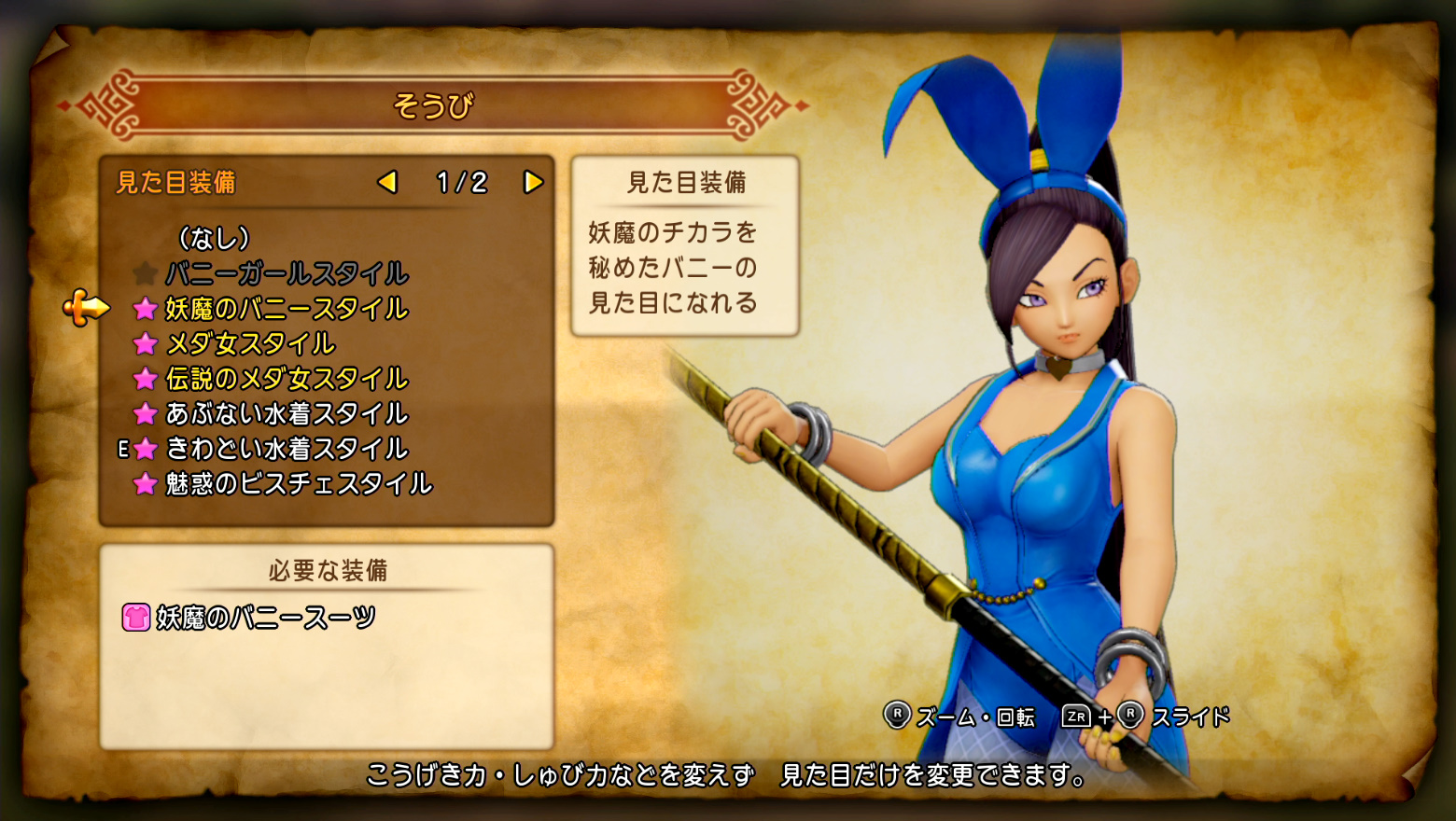Image resolution: width=1456 pixels, height=821 pixels.
Task: Choose the (なし) option to remove the style
Action: [213, 239]
